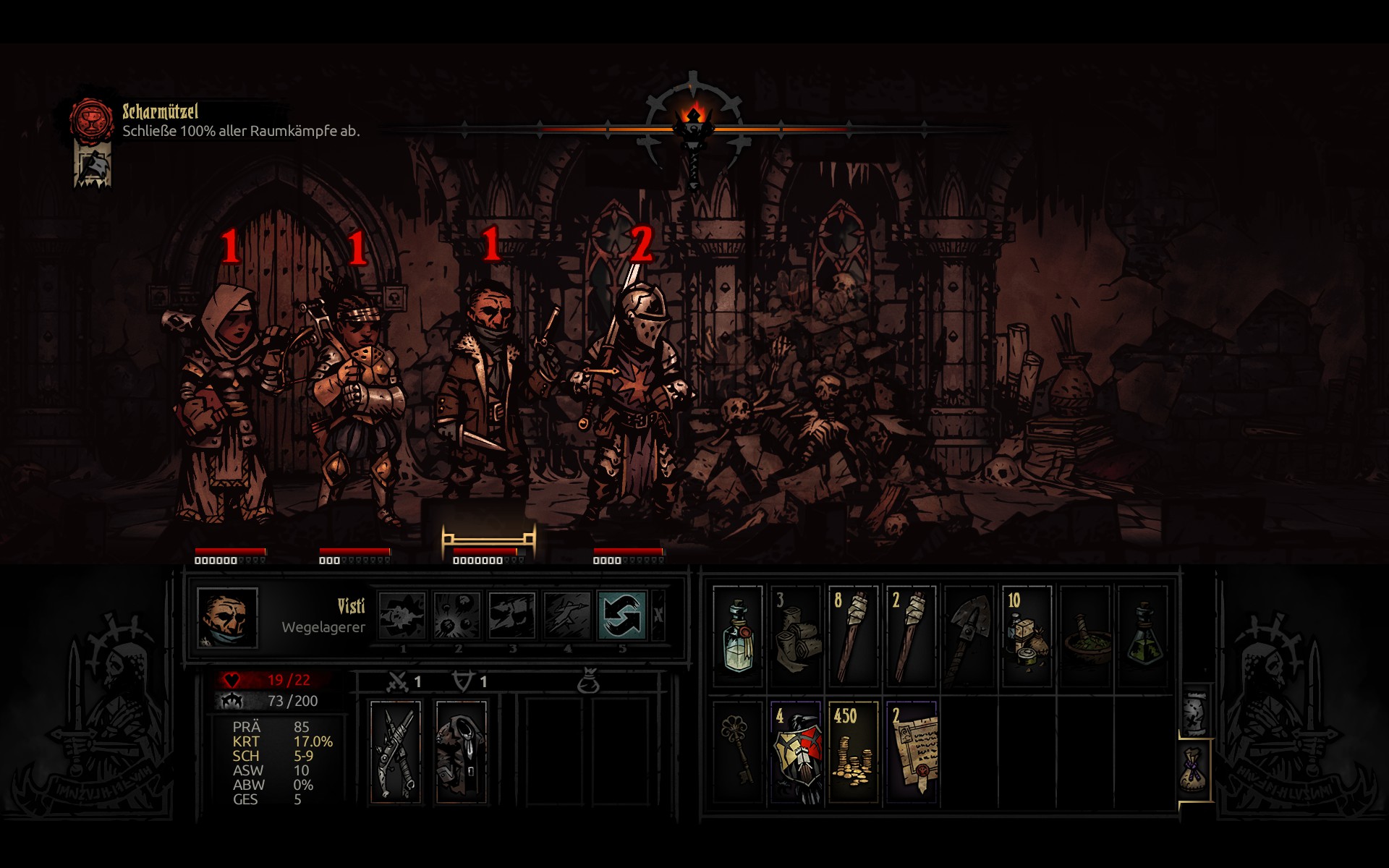1389x868 pixels.
Task: Inspect the crossed pistol and dagger weapon
Action: pyautogui.click(x=395, y=752)
